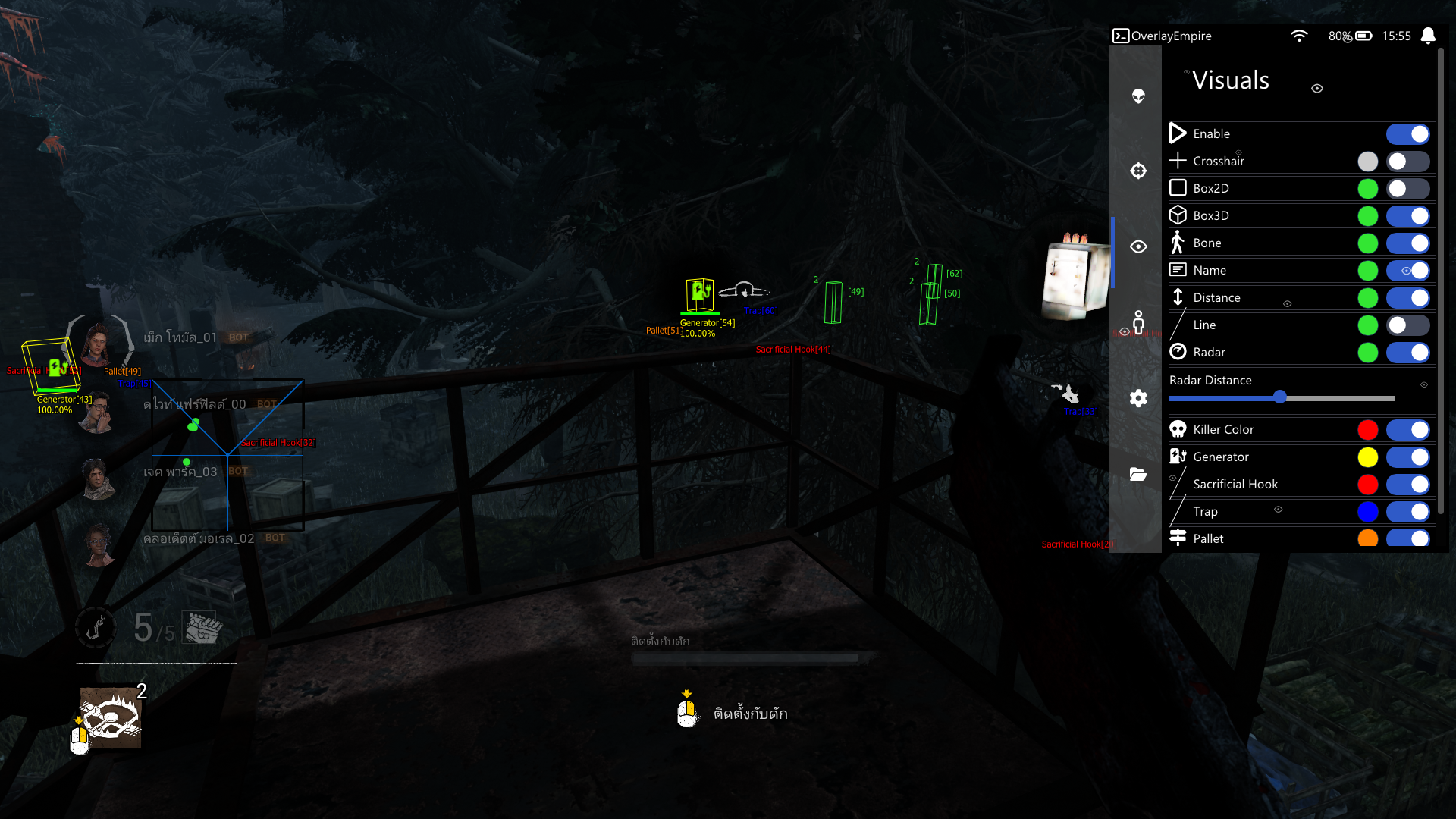Click the notification bell in status bar
Screen dimensions: 1456x819
point(1428,36)
